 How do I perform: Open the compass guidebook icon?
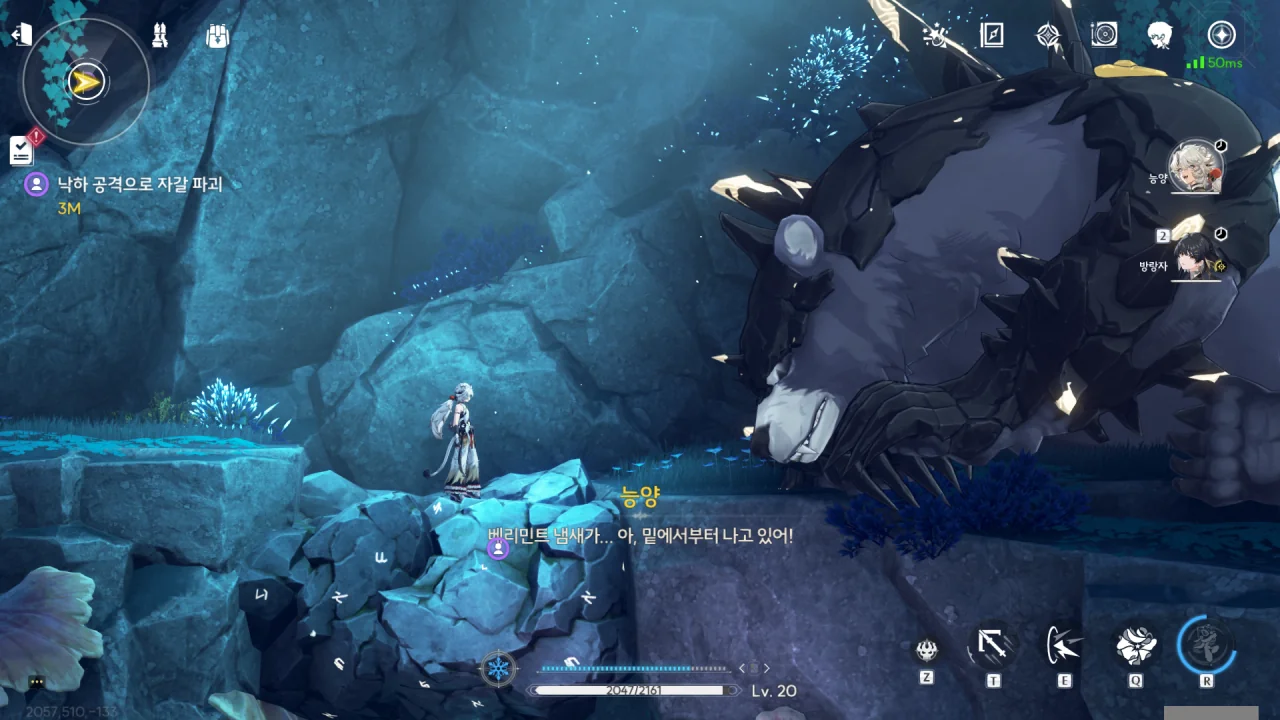click(x=991, y=36)
